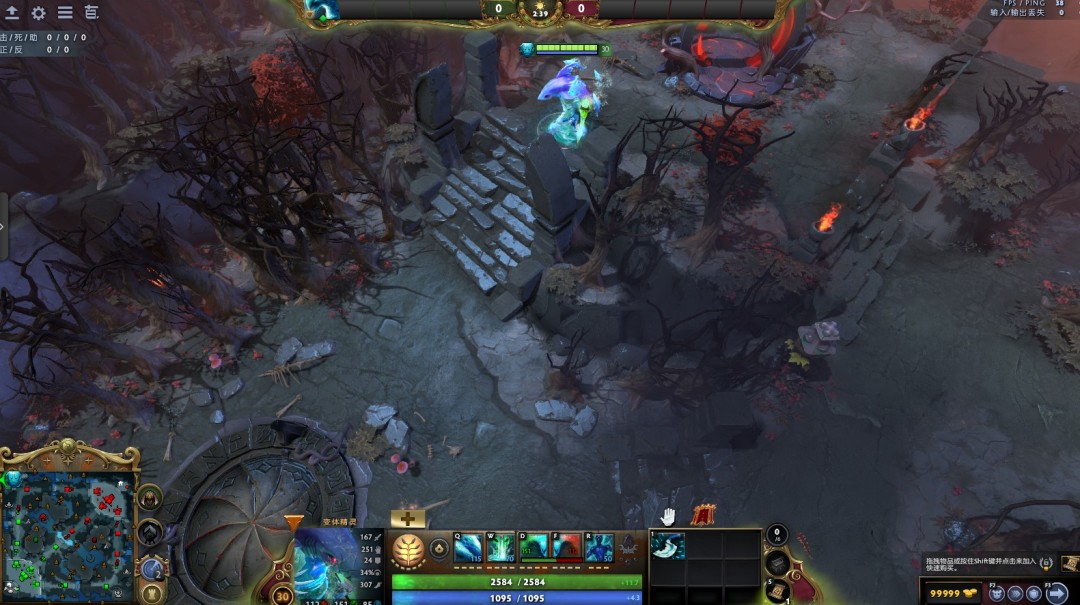The width and height of the screenshot is (1080, 605).
Task: Click the courier deliver items arrow button
Action: (1057, 593)
